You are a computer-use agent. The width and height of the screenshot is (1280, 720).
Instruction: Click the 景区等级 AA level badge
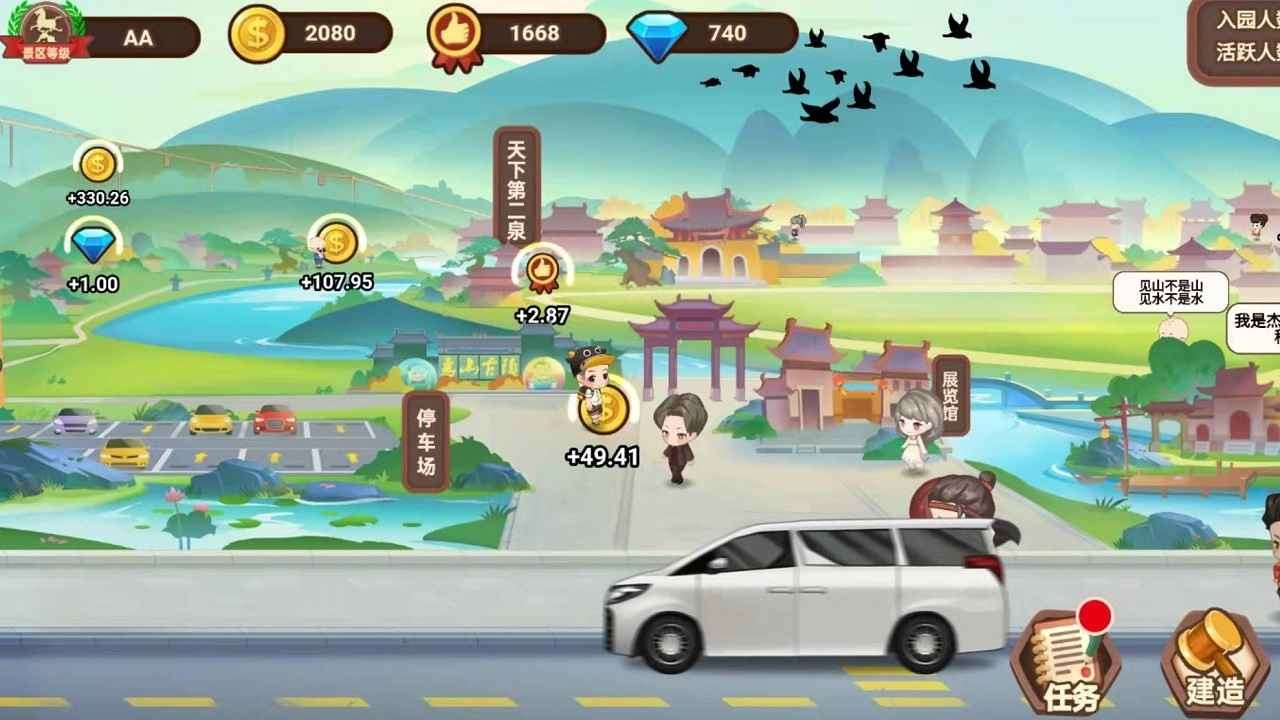(47, 30)
